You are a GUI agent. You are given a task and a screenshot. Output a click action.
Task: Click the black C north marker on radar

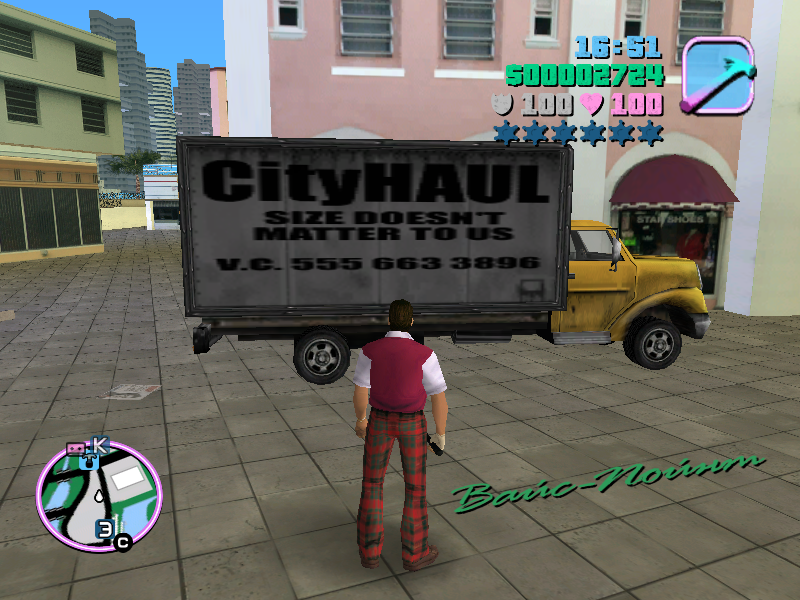click(x=122, y=542)
